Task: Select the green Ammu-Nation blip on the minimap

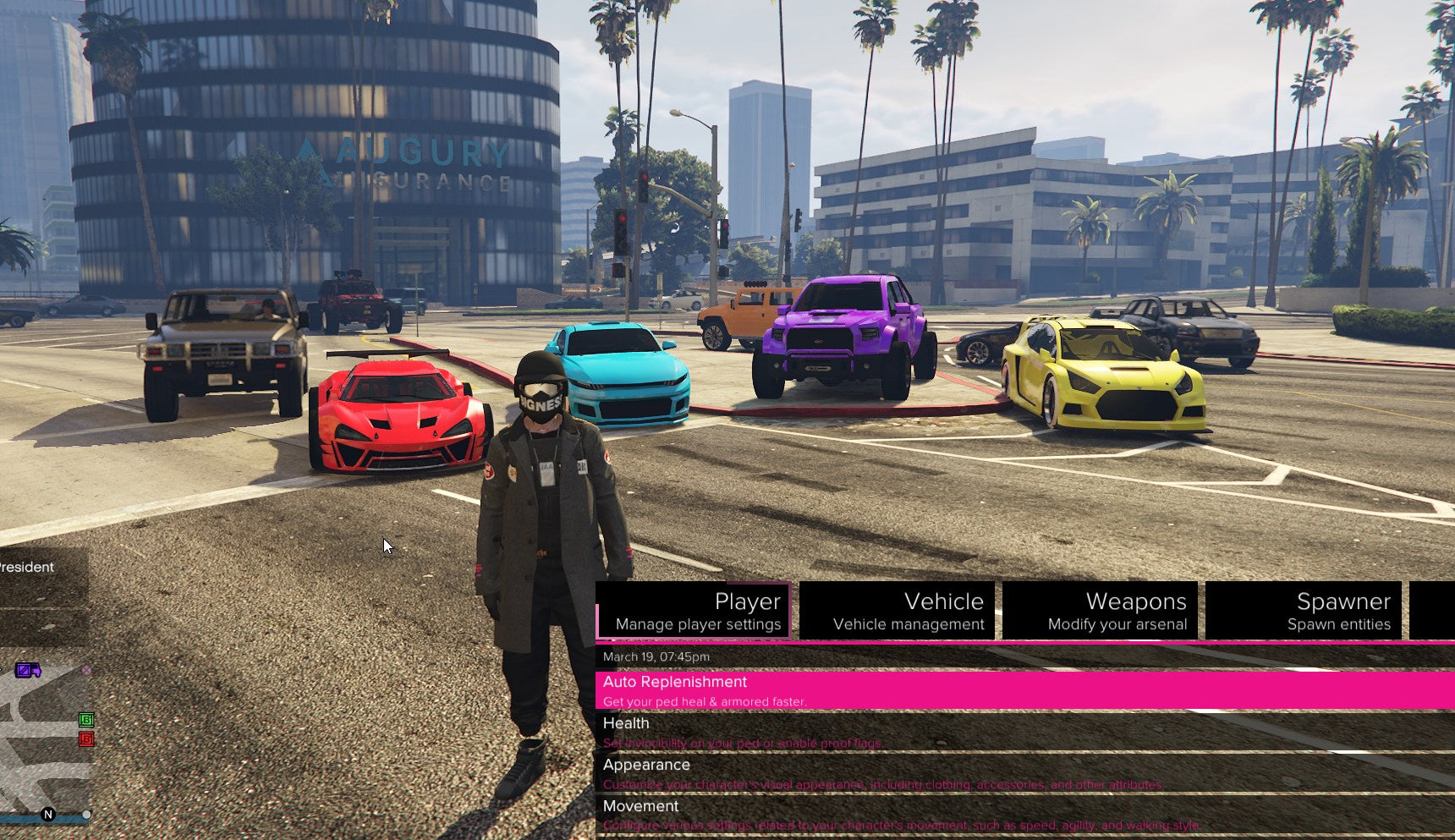Action: pos(87,721)
